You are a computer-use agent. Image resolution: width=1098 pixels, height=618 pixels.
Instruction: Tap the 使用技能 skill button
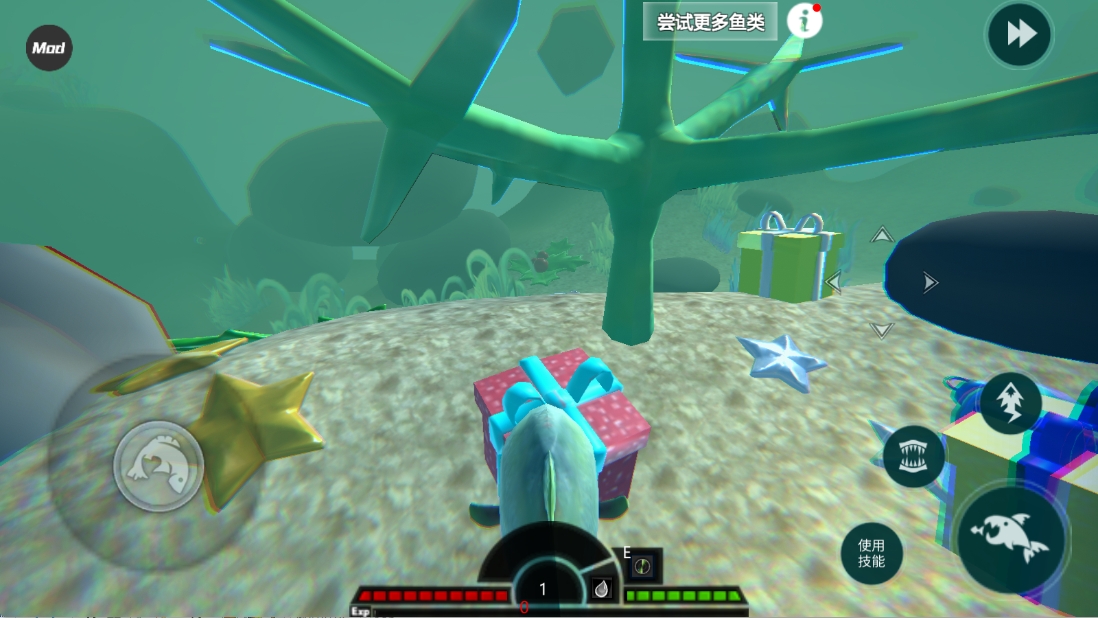point(872,553)
